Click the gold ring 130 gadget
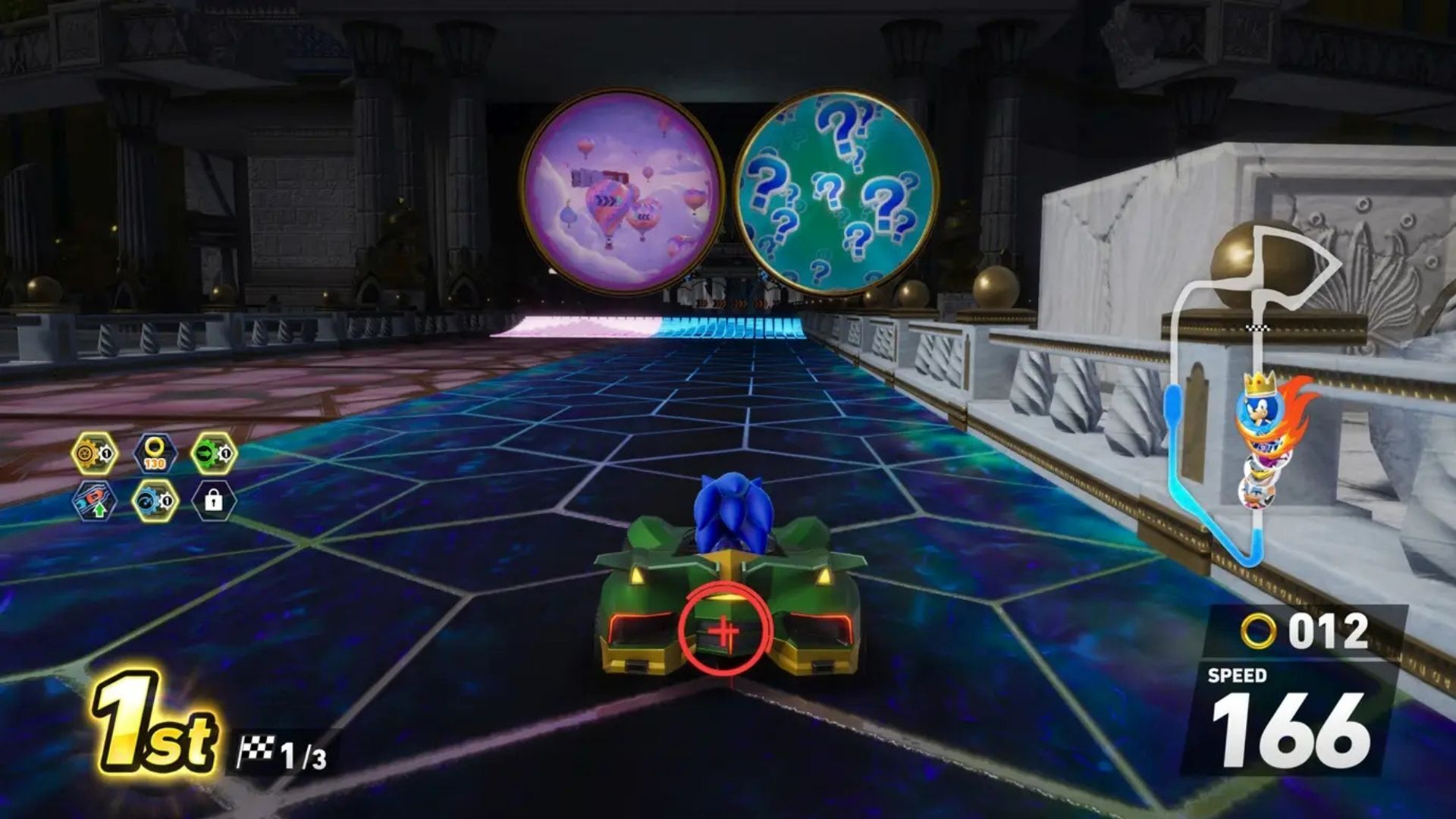 [x=155, y=453]
